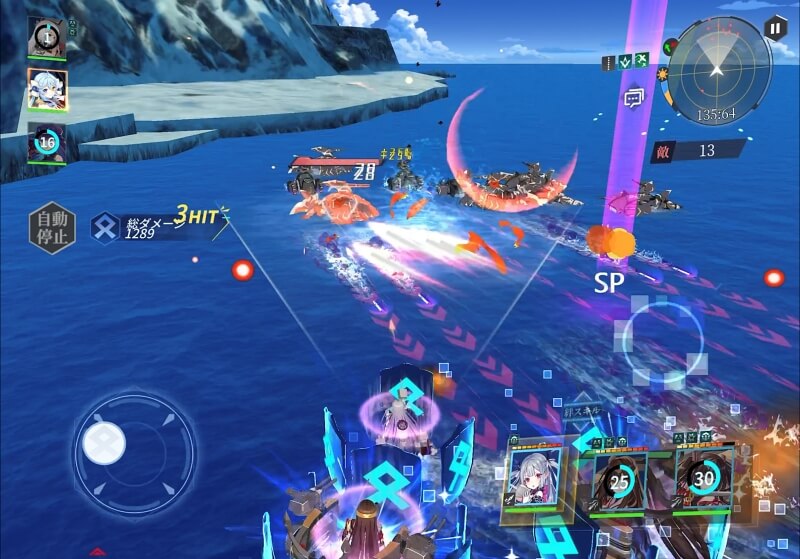The image size is (800, 559).
Task: Switch to the party member with cooldown 16
Action: [x=47, y=143]
